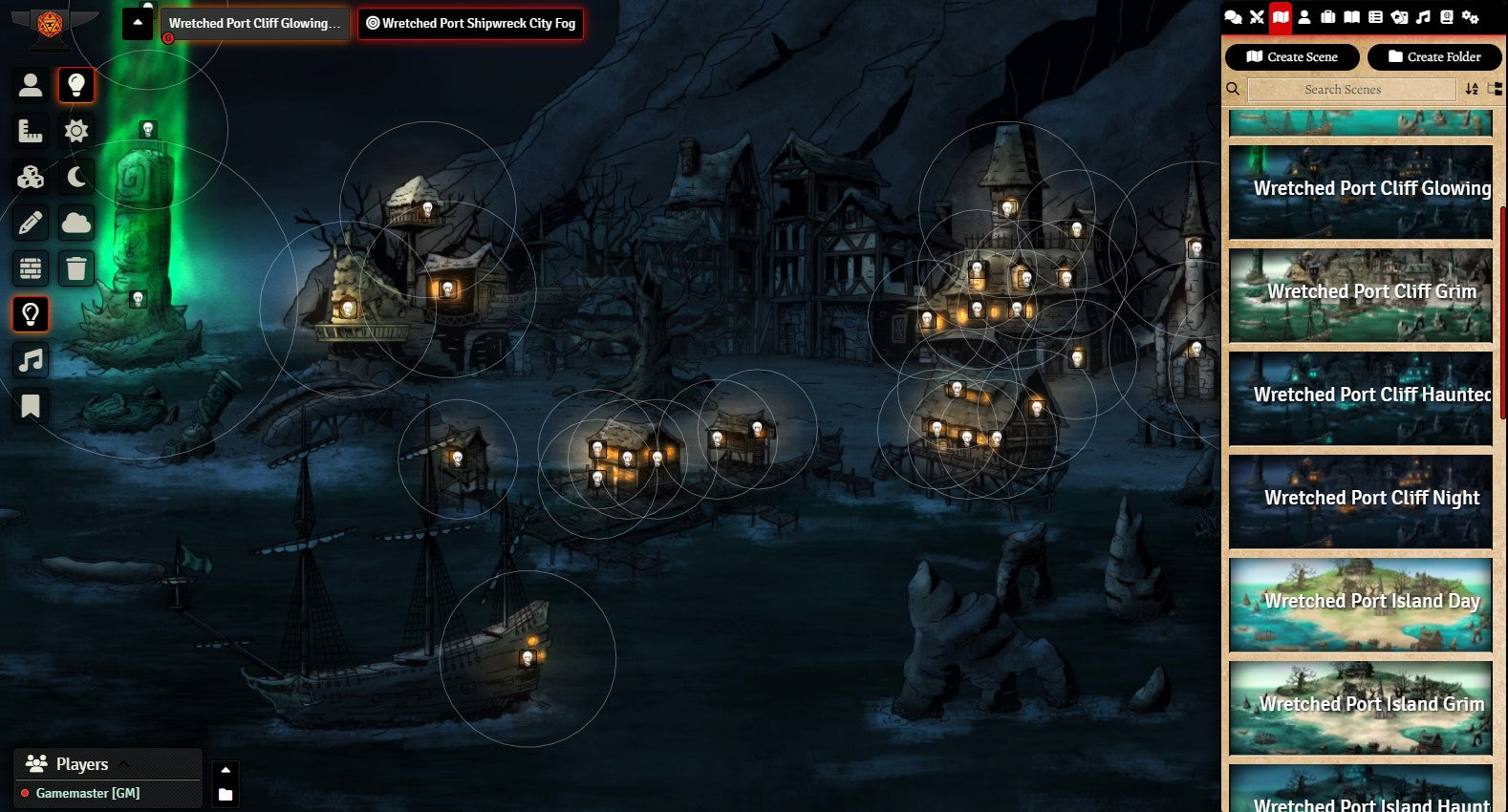1508x812 pixels.
Task: Collapse the scene navigation bar arrow
Action: point(138,23)
